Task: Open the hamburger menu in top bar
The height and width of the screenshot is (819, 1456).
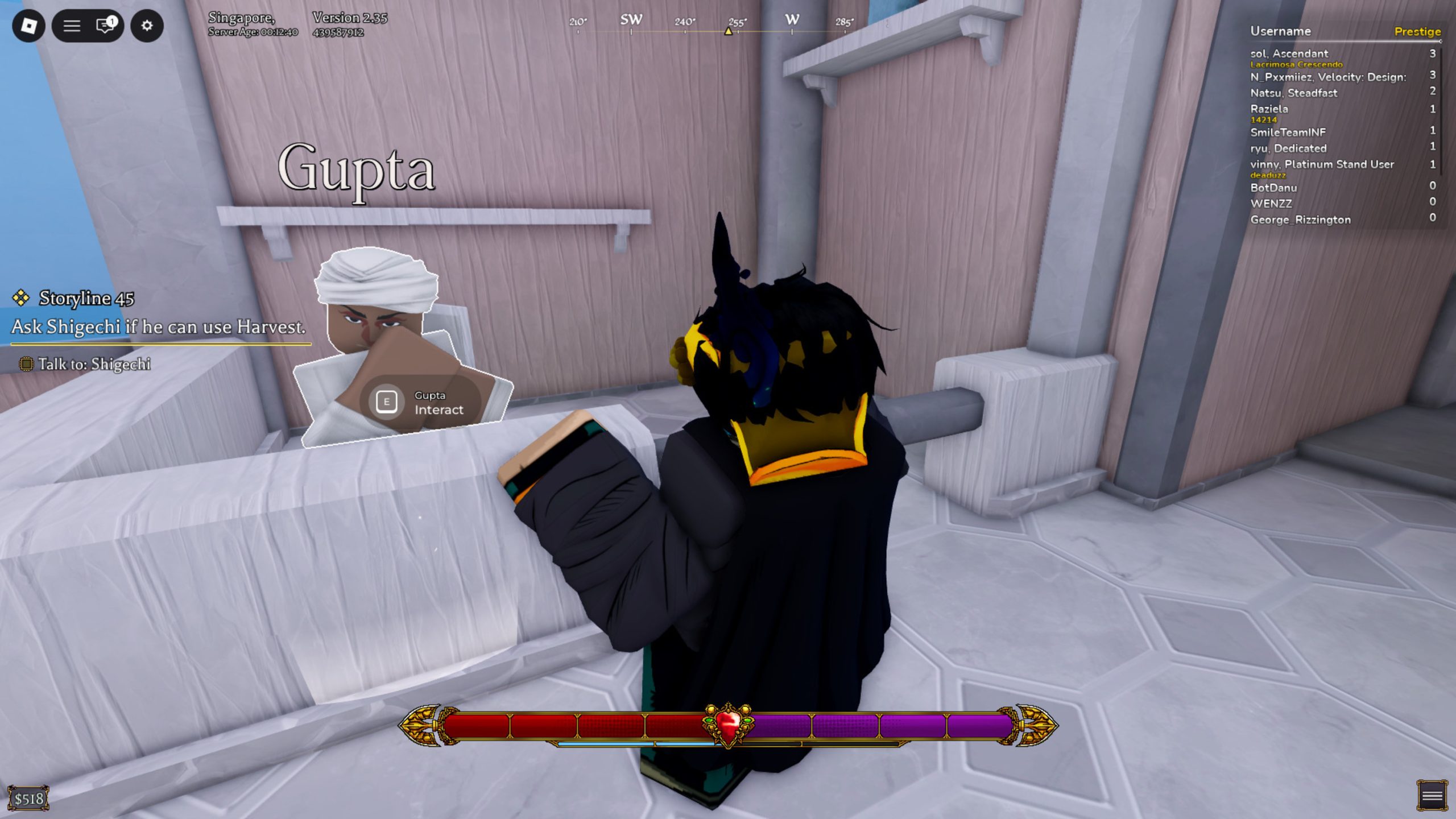Action: [x=72, y=26]
